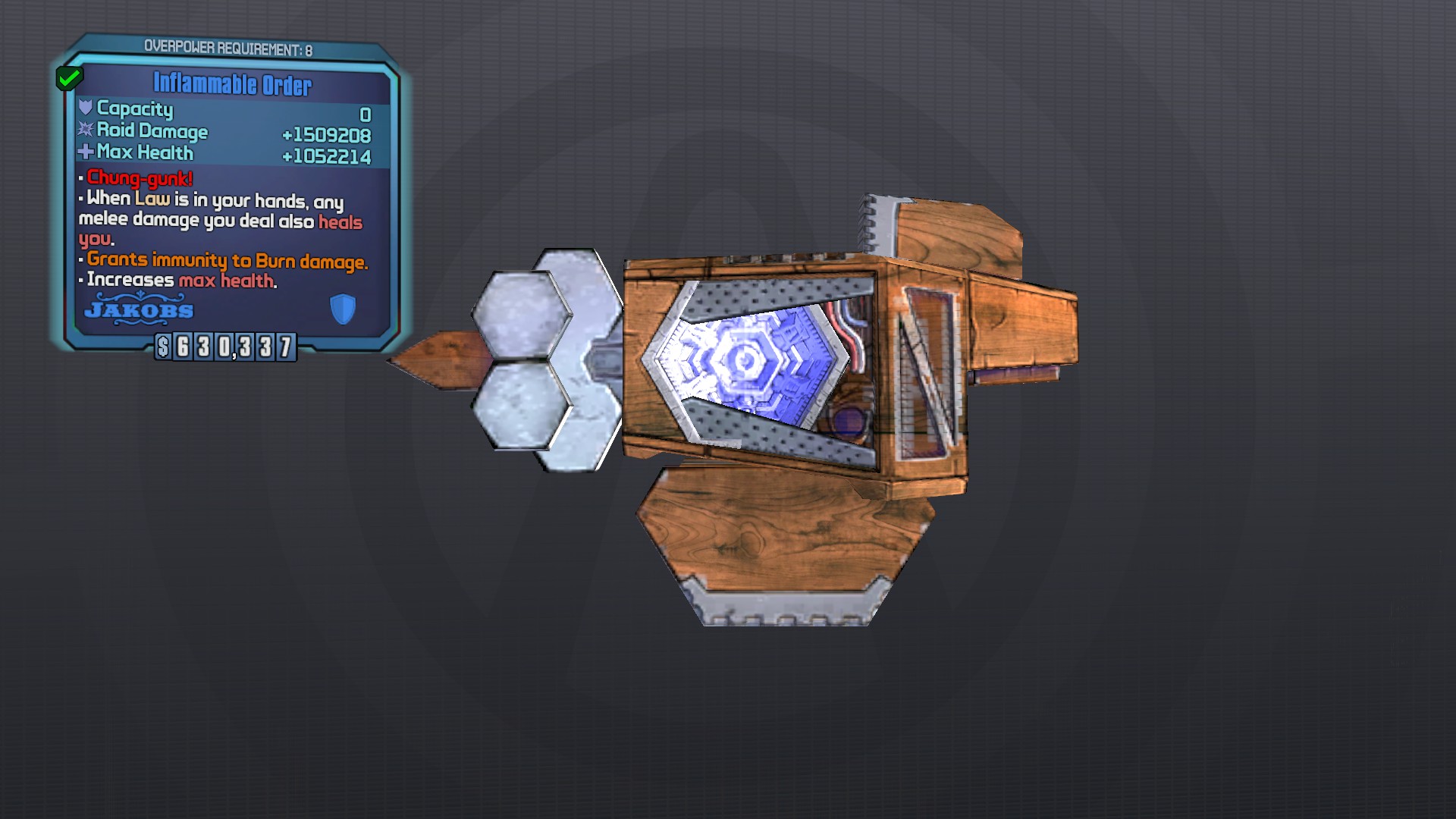Click the Law weapon name link

coord(154,200)
